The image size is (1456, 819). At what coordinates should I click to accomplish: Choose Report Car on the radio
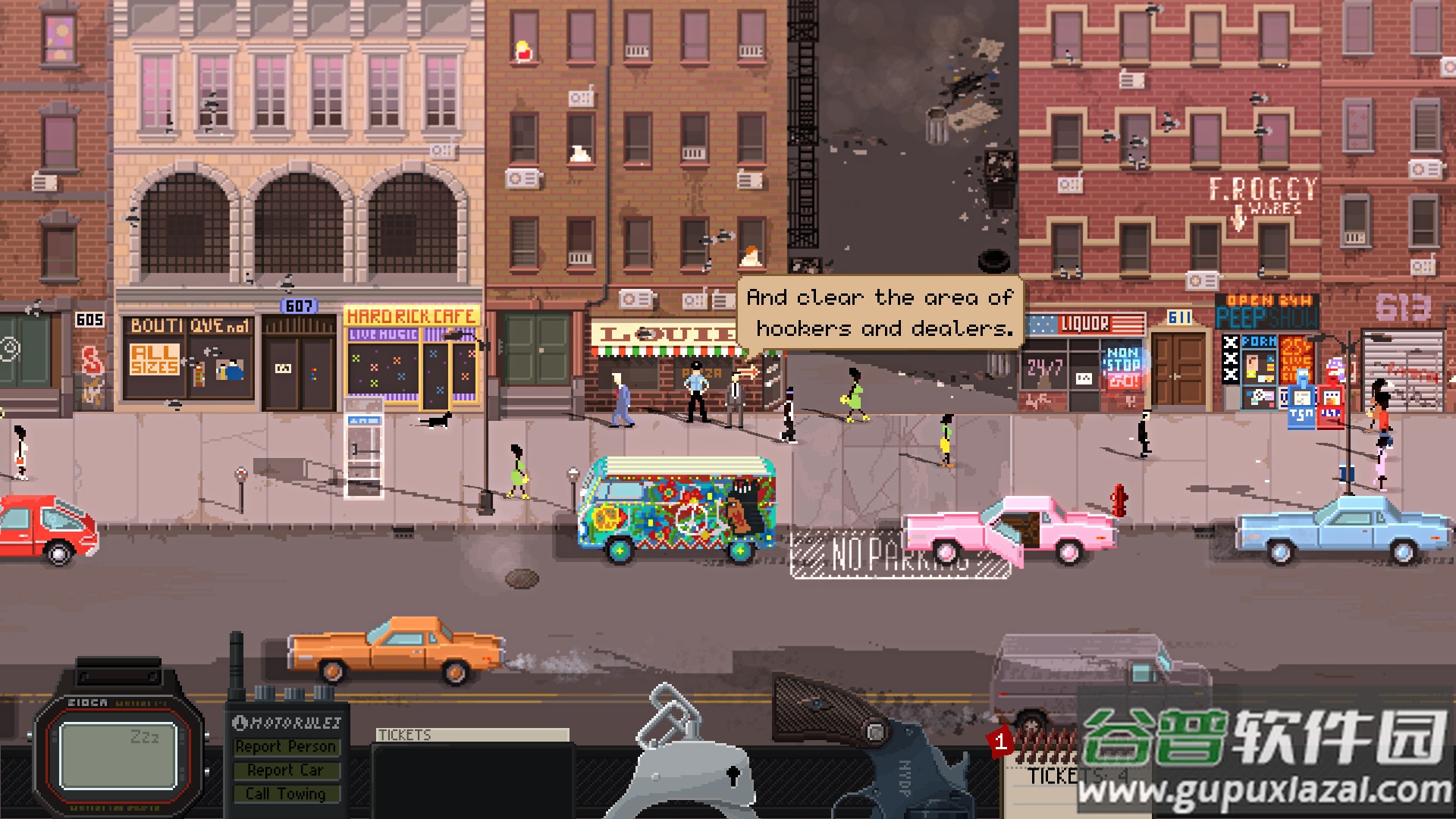pyautogui.click(x=285, y=770)
